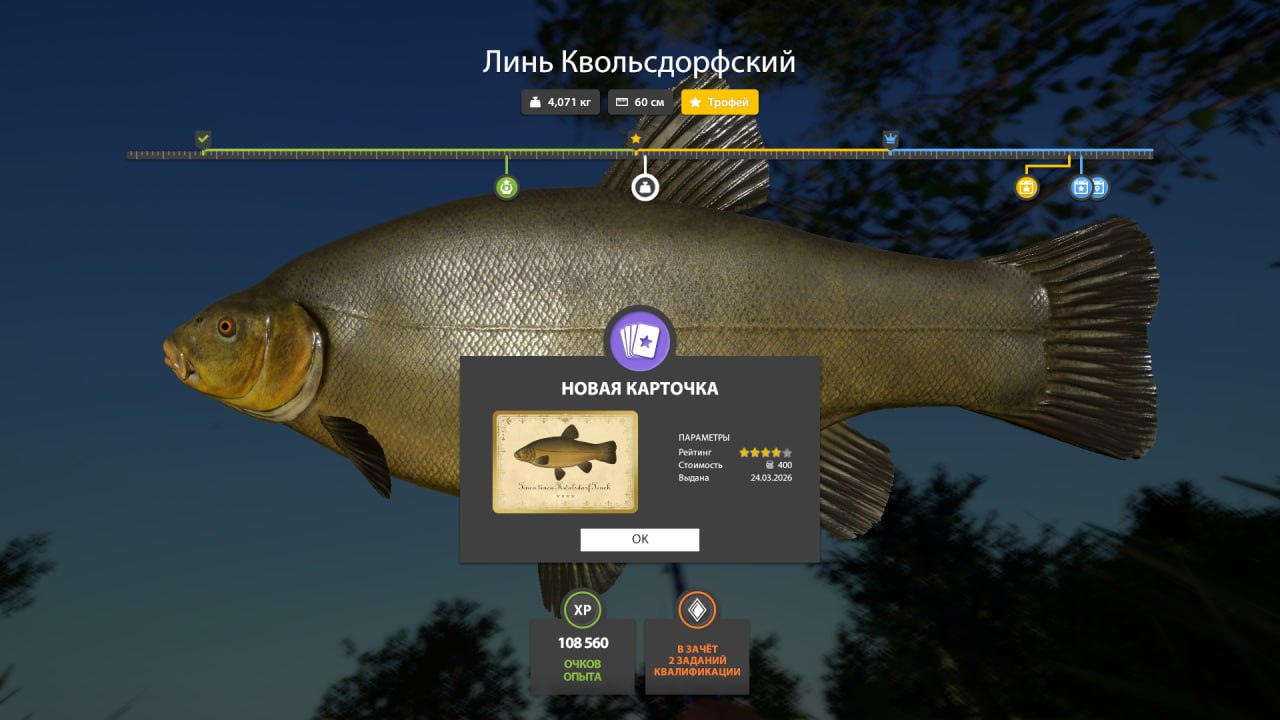Click the yellow record marker on the scale
The width and height of the screenshot is (1280, 720).
point(1026,187)
